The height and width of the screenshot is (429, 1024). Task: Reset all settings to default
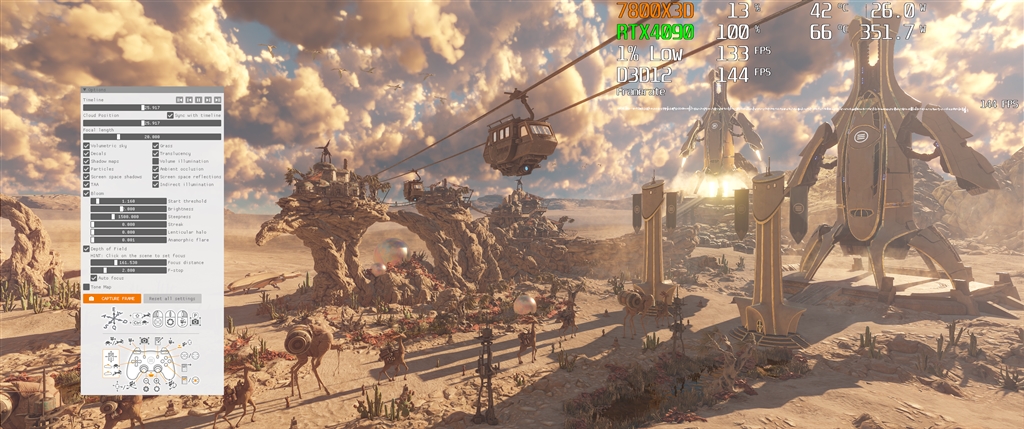tap(173, 298)
